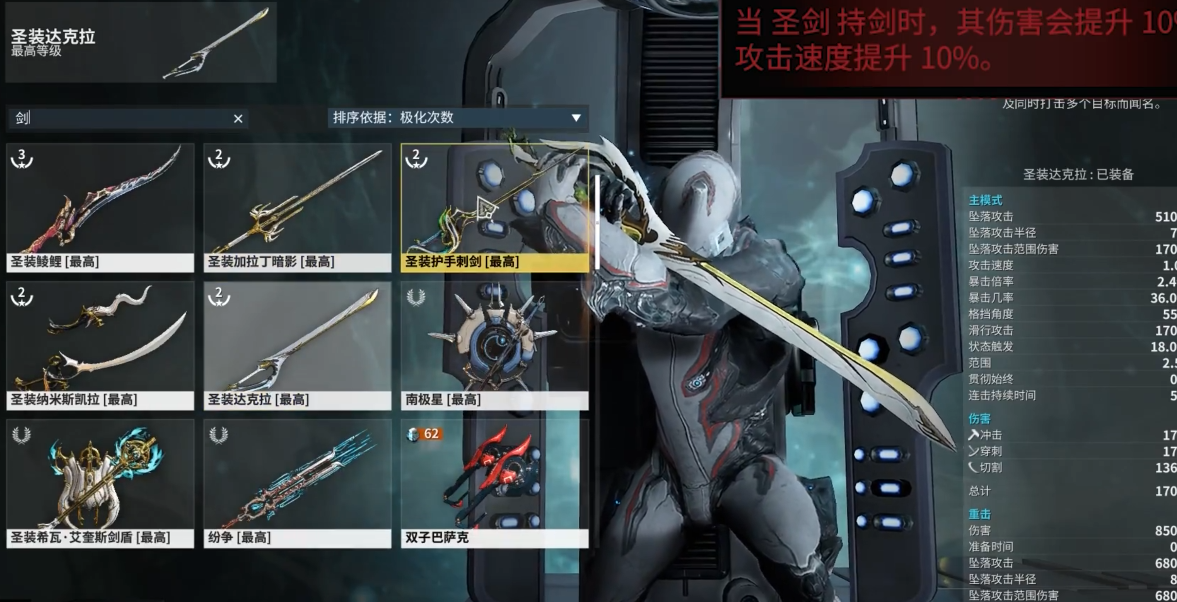Clear the search box with the X
This screenshot has width=1177, height=602.
pyautogui.click(x=238, y=119)
